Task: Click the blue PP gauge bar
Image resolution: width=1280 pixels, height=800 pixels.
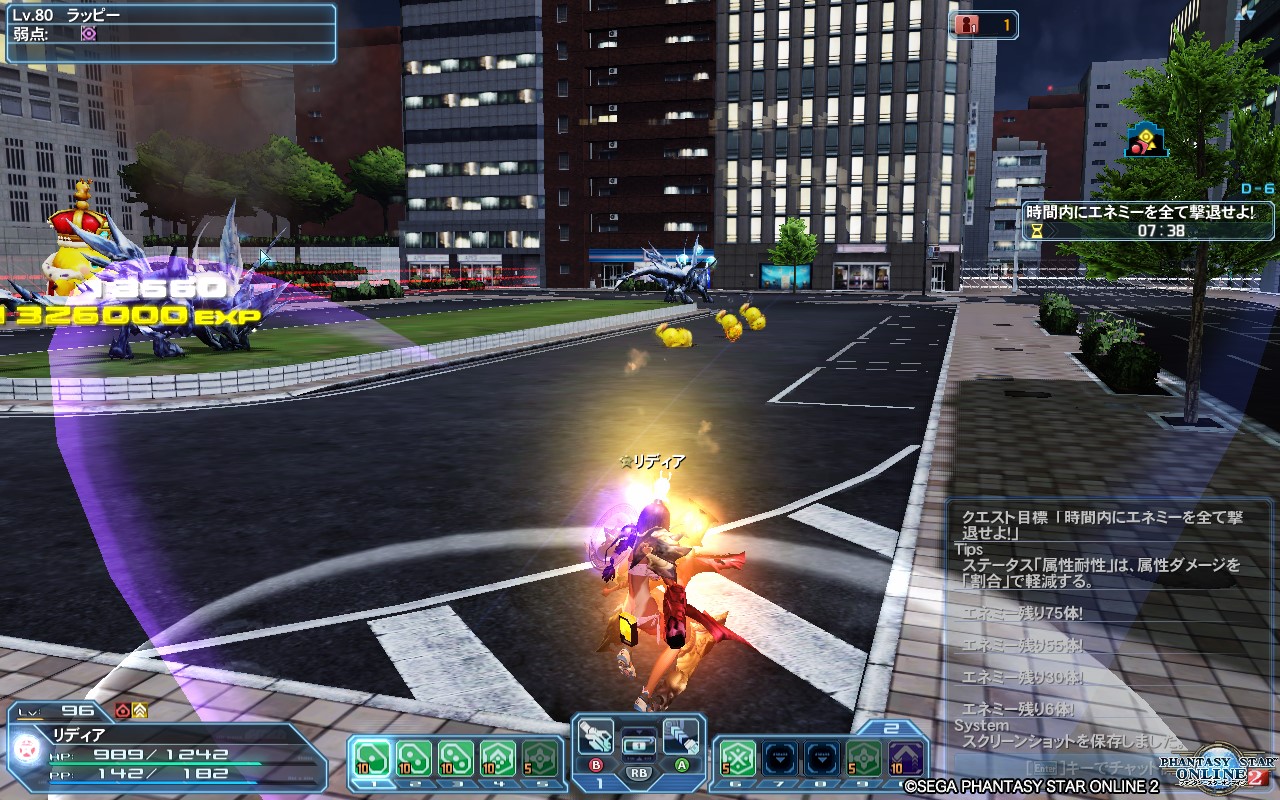Action: [152, 783]
